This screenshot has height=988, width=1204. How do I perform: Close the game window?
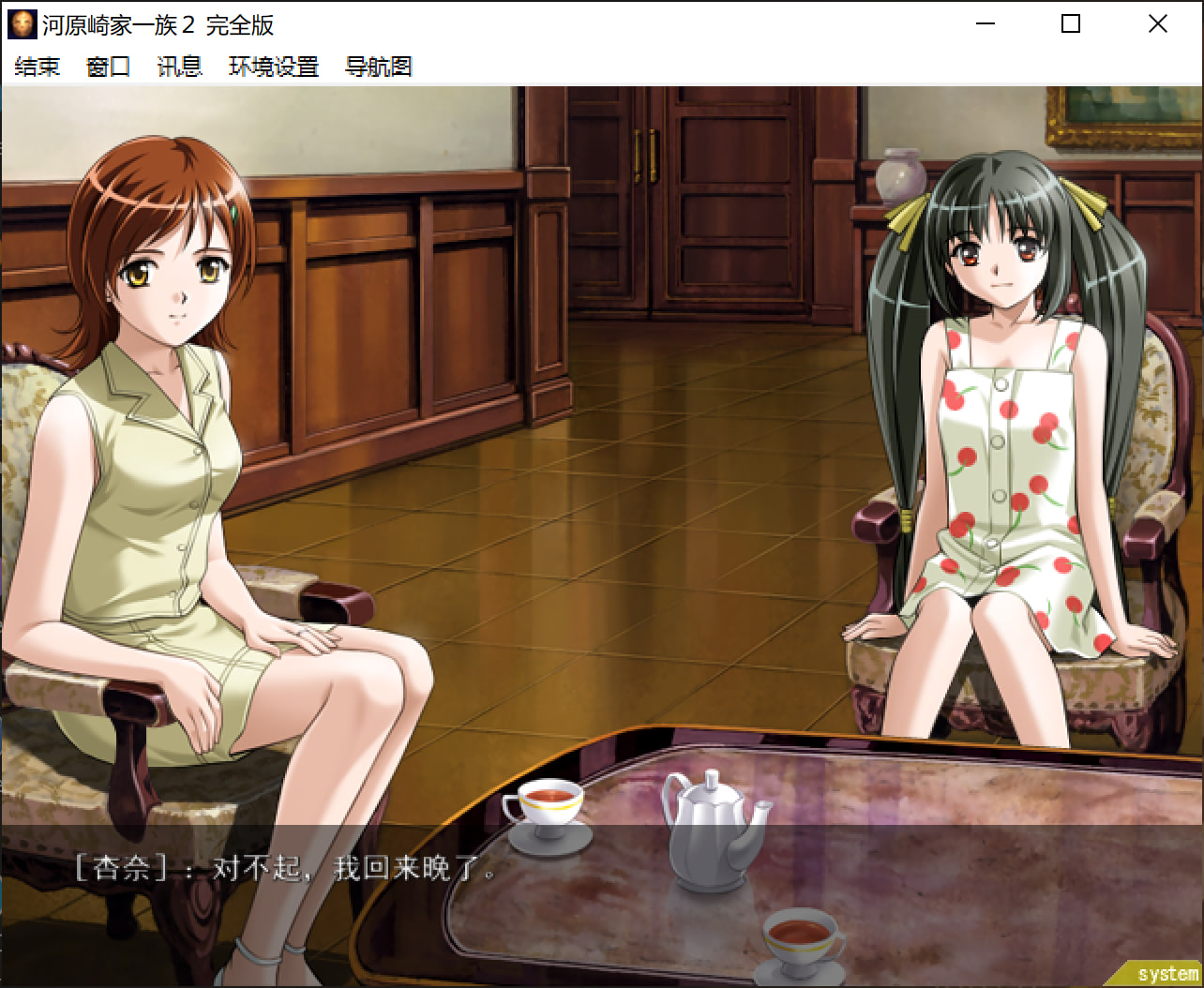(1158, 24)
